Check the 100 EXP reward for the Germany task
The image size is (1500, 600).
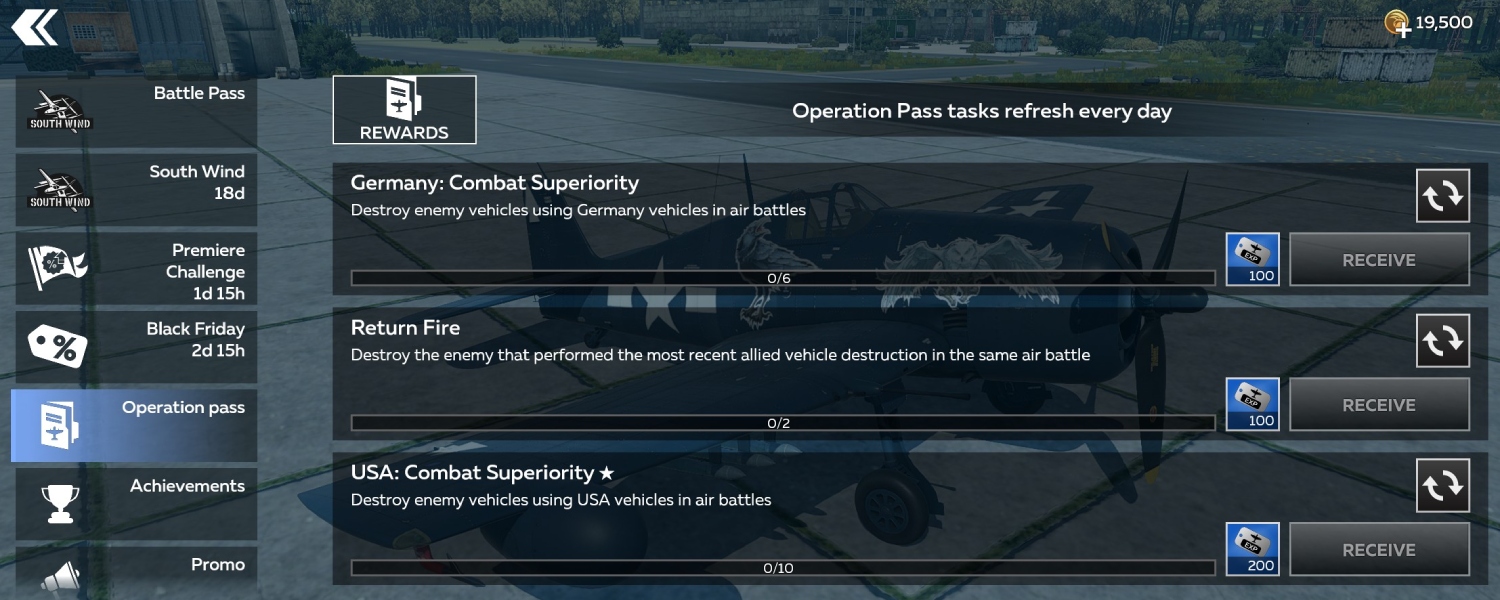pyautogui.click(x=1252, y=259)
